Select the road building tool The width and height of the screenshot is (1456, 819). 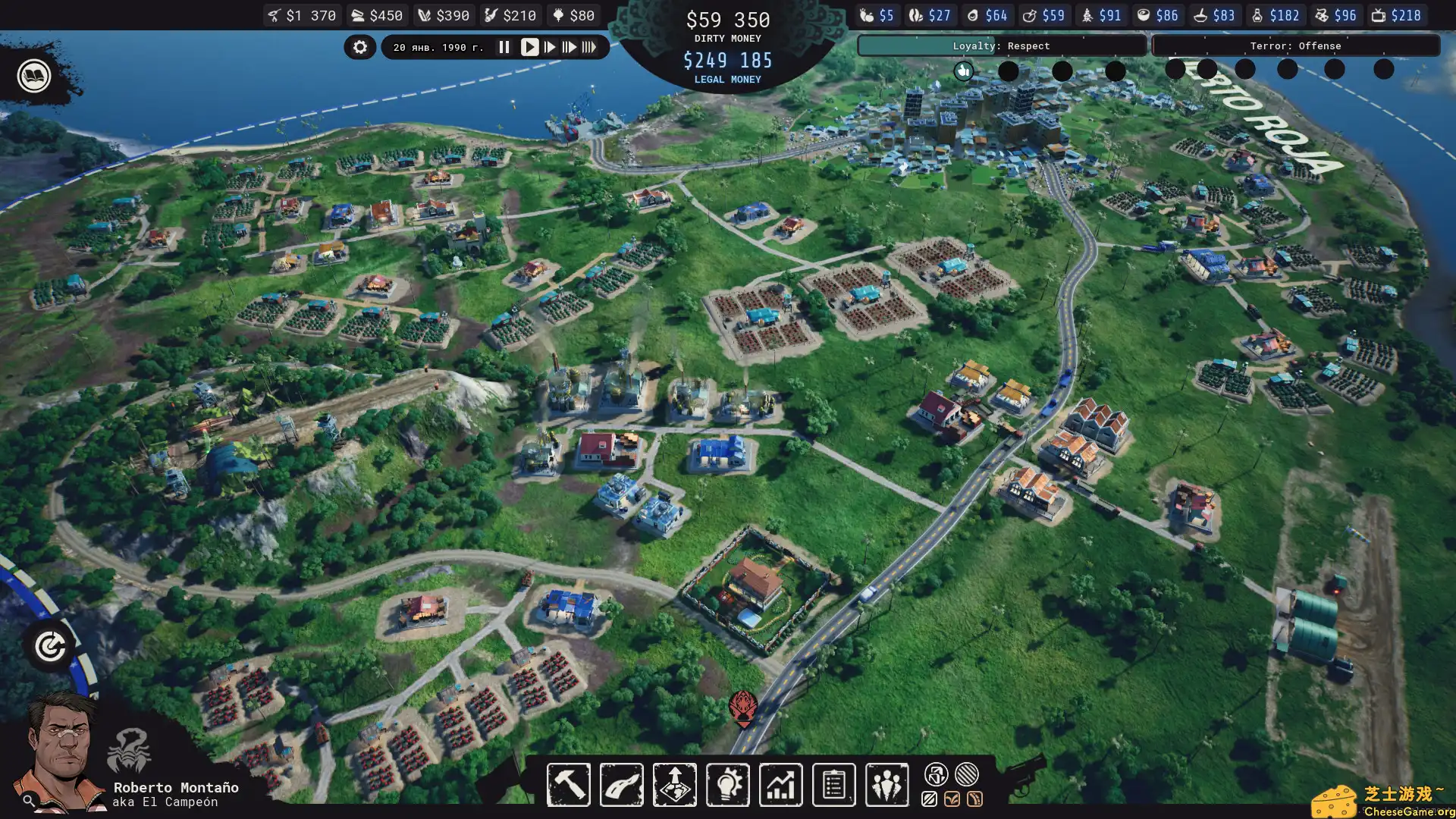pyautogui.click(x=621, y=785)
